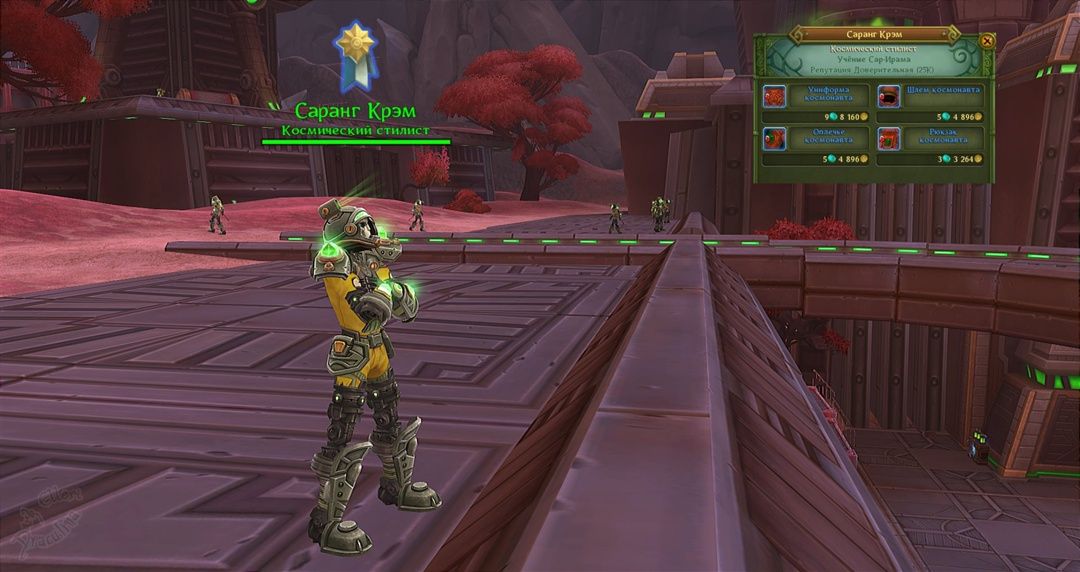Pick the Оплечье космонавта item
The height and width of the screenshot is (572, 1080).
[x=776, y=138]
